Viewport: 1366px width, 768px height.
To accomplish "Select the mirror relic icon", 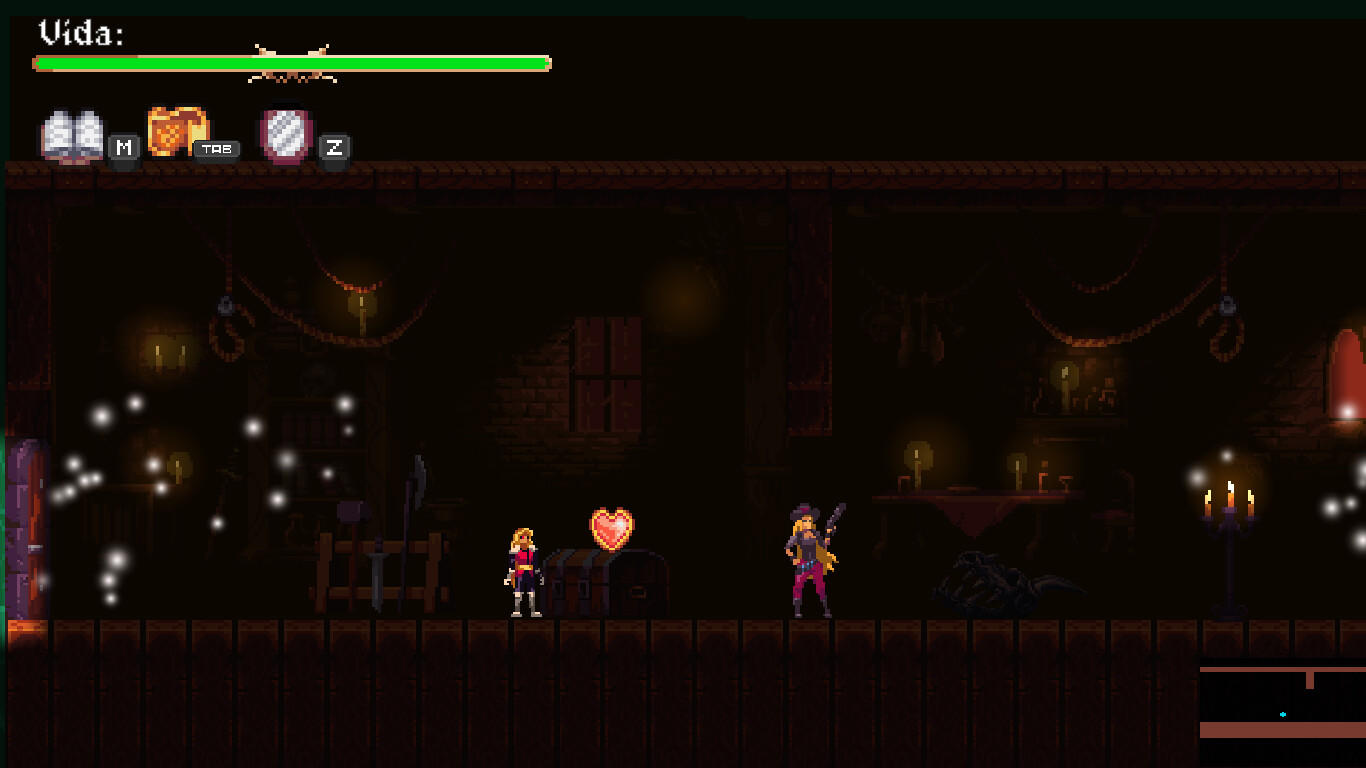I will coord(285,133).
